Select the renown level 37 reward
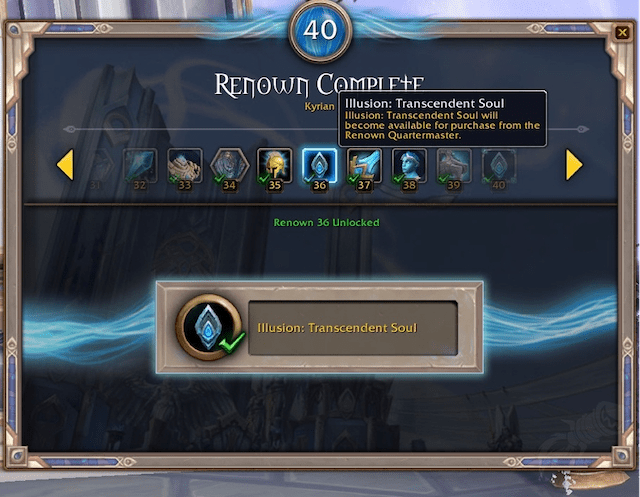 click(364, 165)
